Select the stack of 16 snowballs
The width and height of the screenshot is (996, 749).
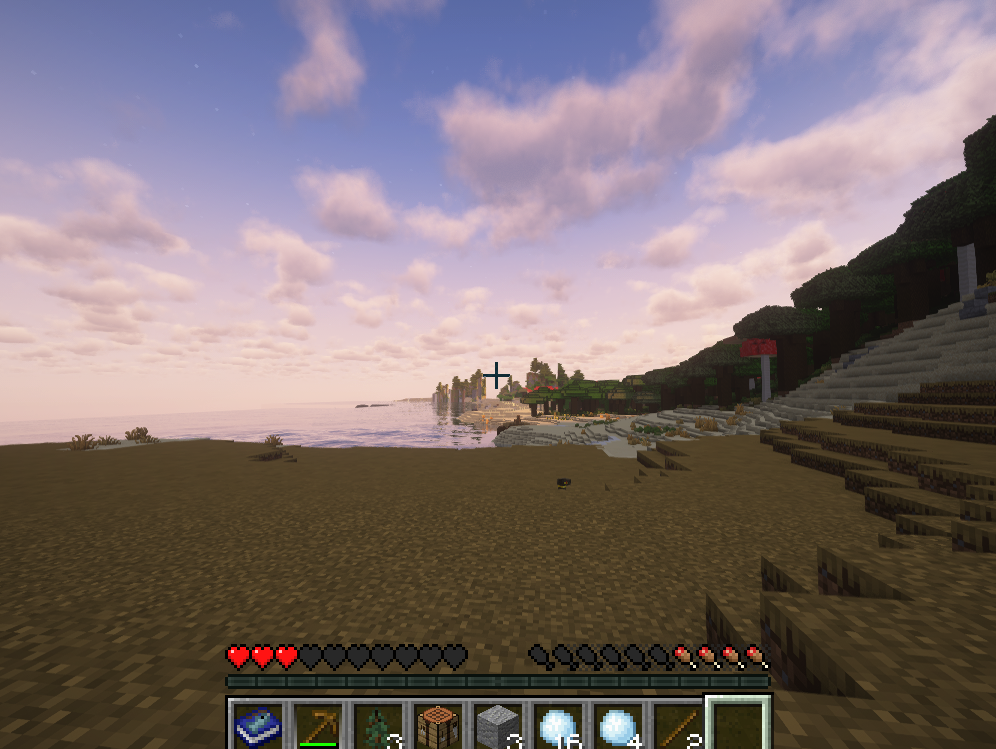click(557, 726)
